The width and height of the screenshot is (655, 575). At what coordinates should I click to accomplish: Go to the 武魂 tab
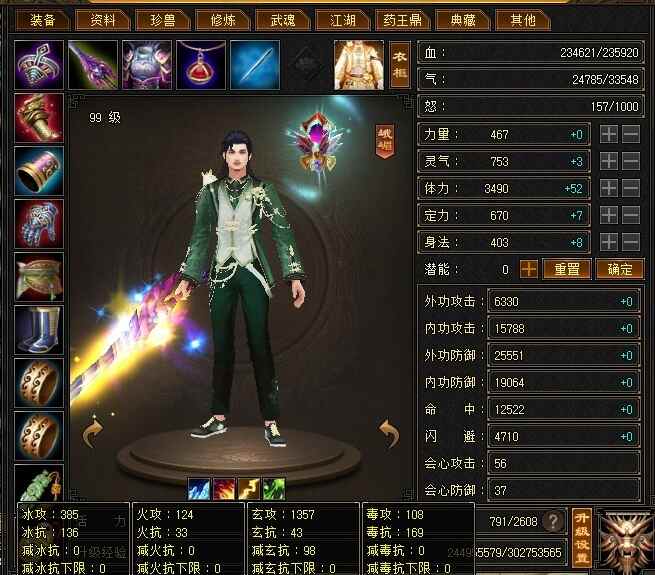point(282,20)
